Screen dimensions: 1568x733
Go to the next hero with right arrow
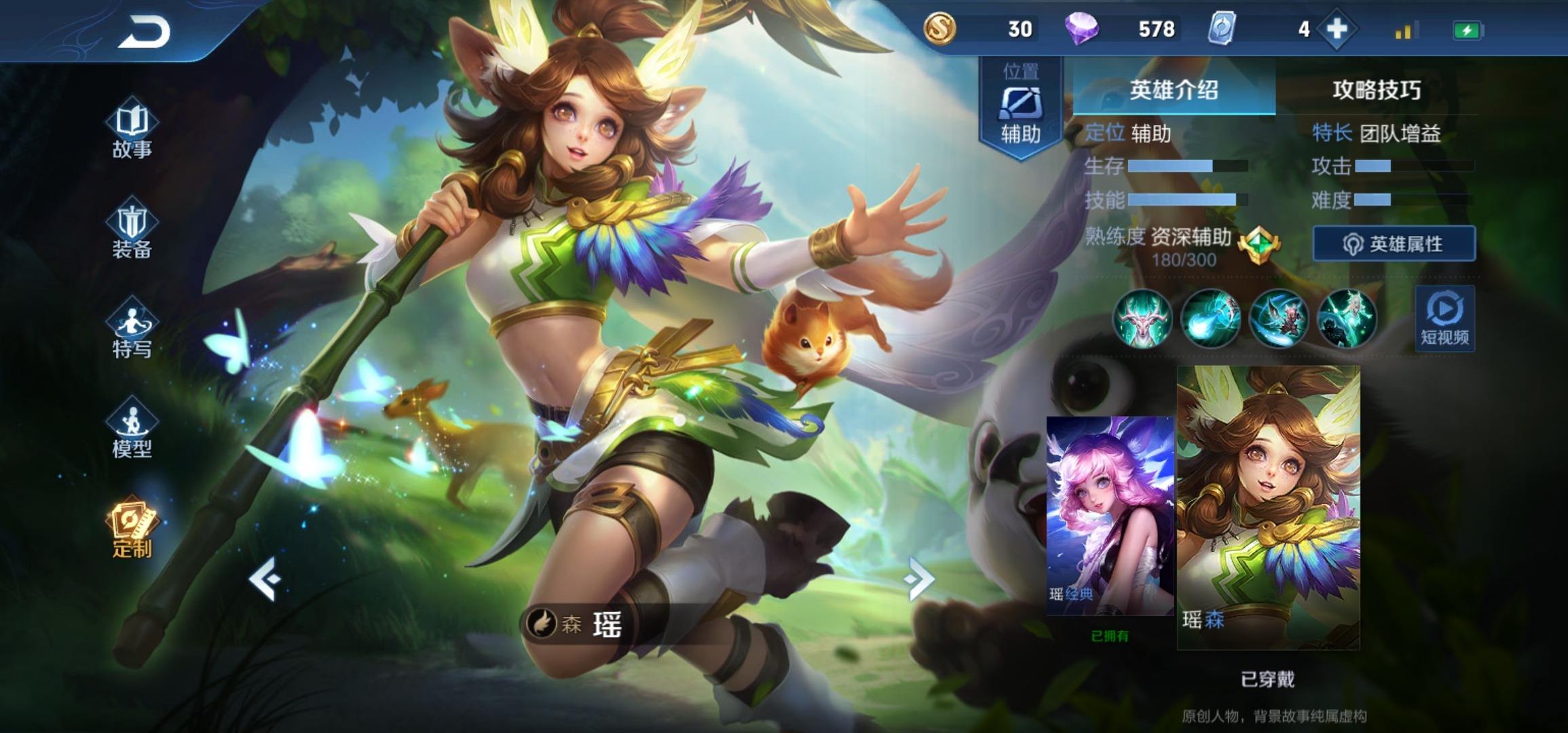(919, 579)
